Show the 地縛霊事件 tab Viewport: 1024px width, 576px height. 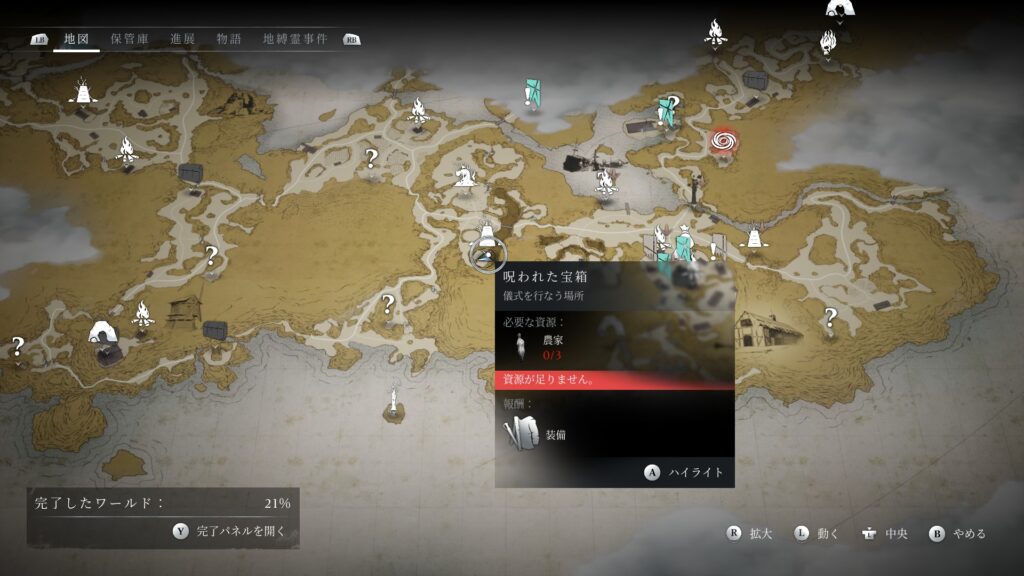click(294, 39)
